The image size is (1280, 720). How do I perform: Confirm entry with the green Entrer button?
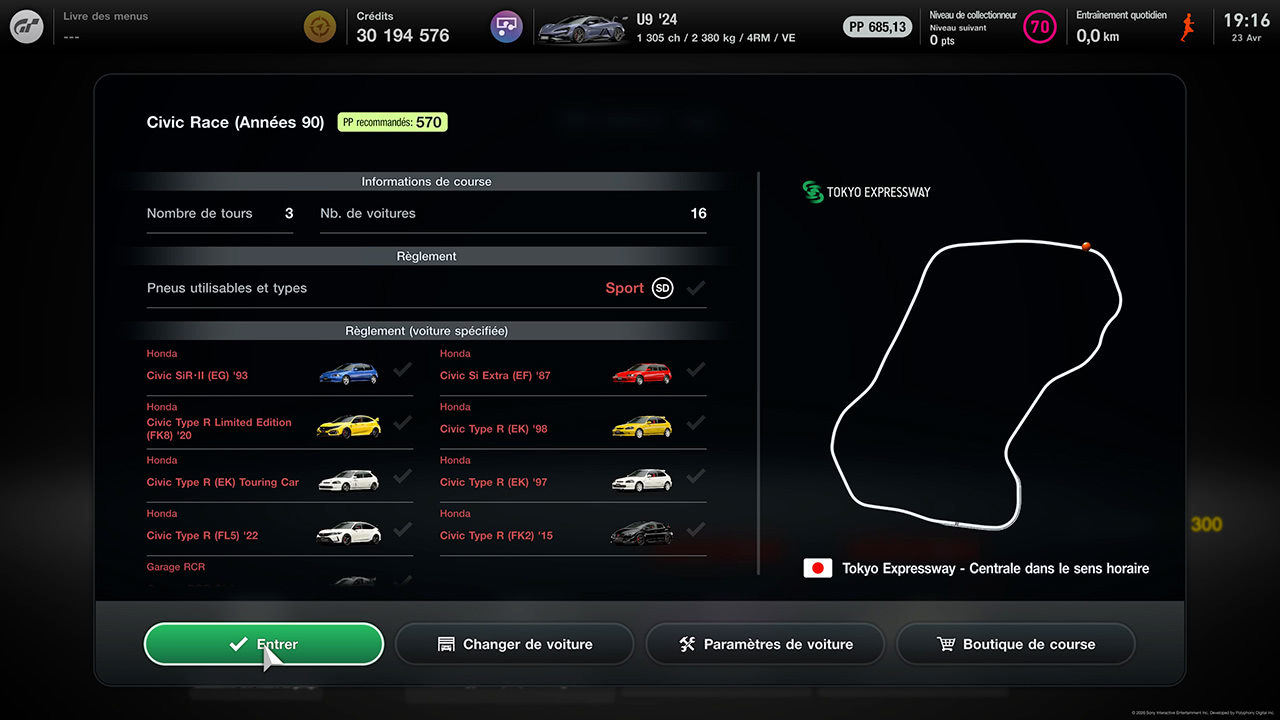pos(264,644)
